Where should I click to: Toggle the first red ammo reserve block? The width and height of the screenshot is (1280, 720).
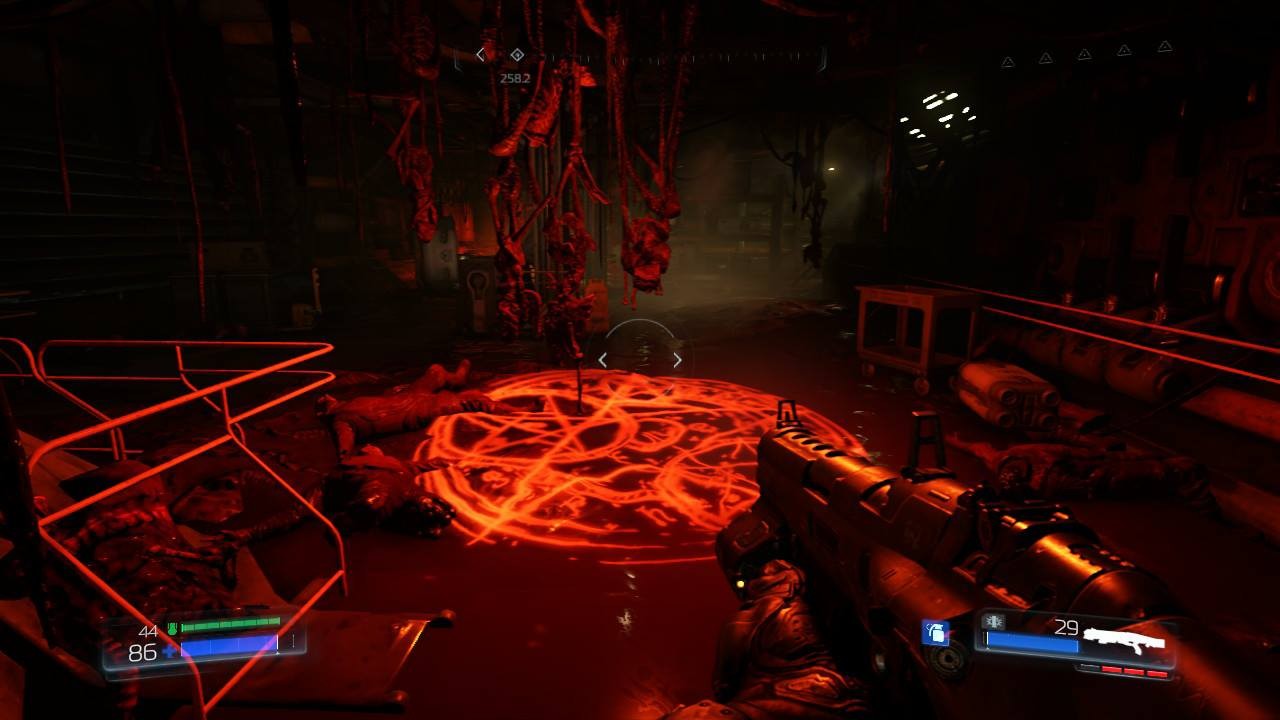click(1110, 668)
